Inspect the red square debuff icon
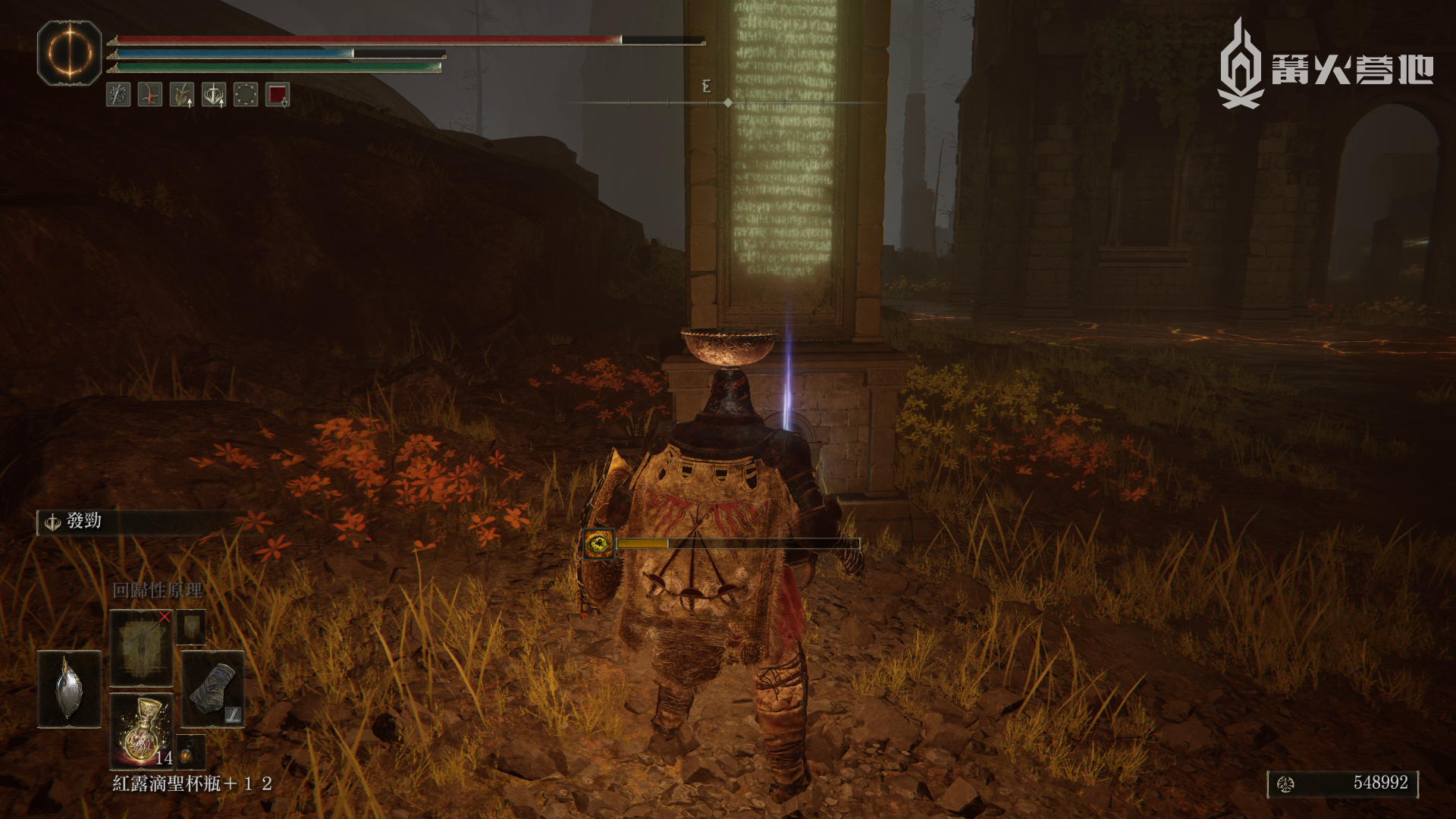 pyautogui.click(x=278, y=95)
